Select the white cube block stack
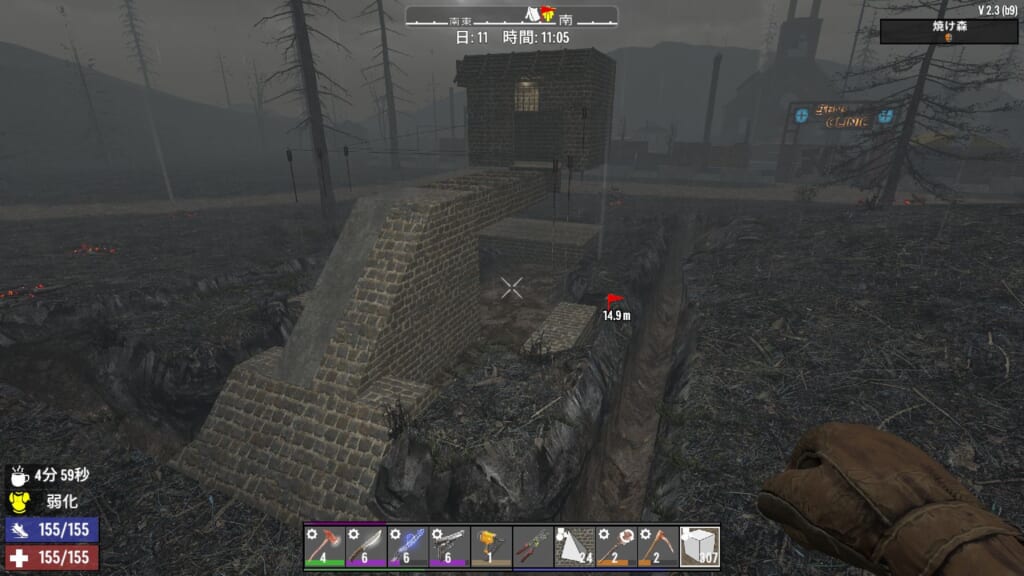Screen dimensions: 1024x576 [x=700, y=547]
